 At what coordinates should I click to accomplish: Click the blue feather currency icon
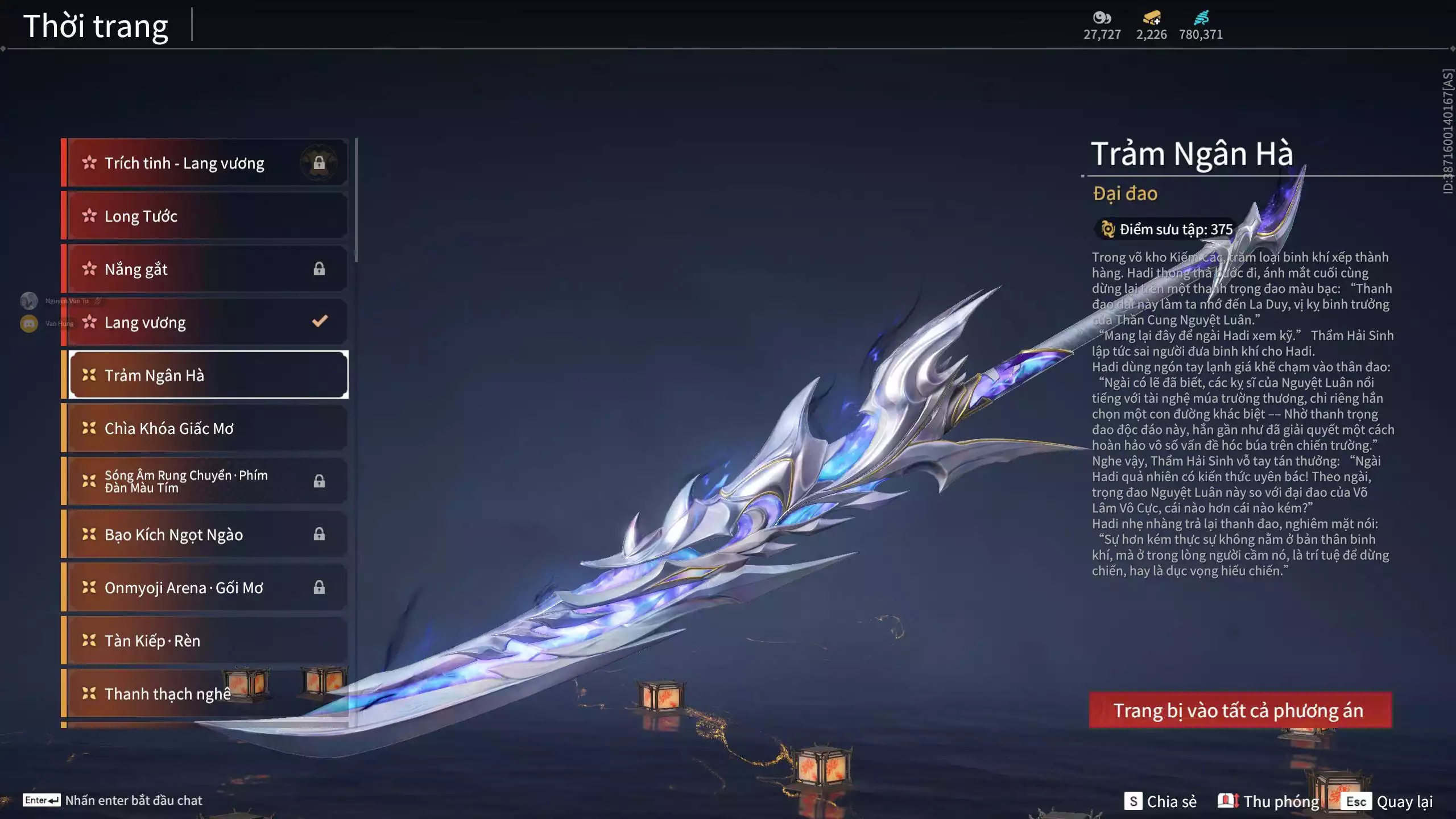(x=1201, y=18)
